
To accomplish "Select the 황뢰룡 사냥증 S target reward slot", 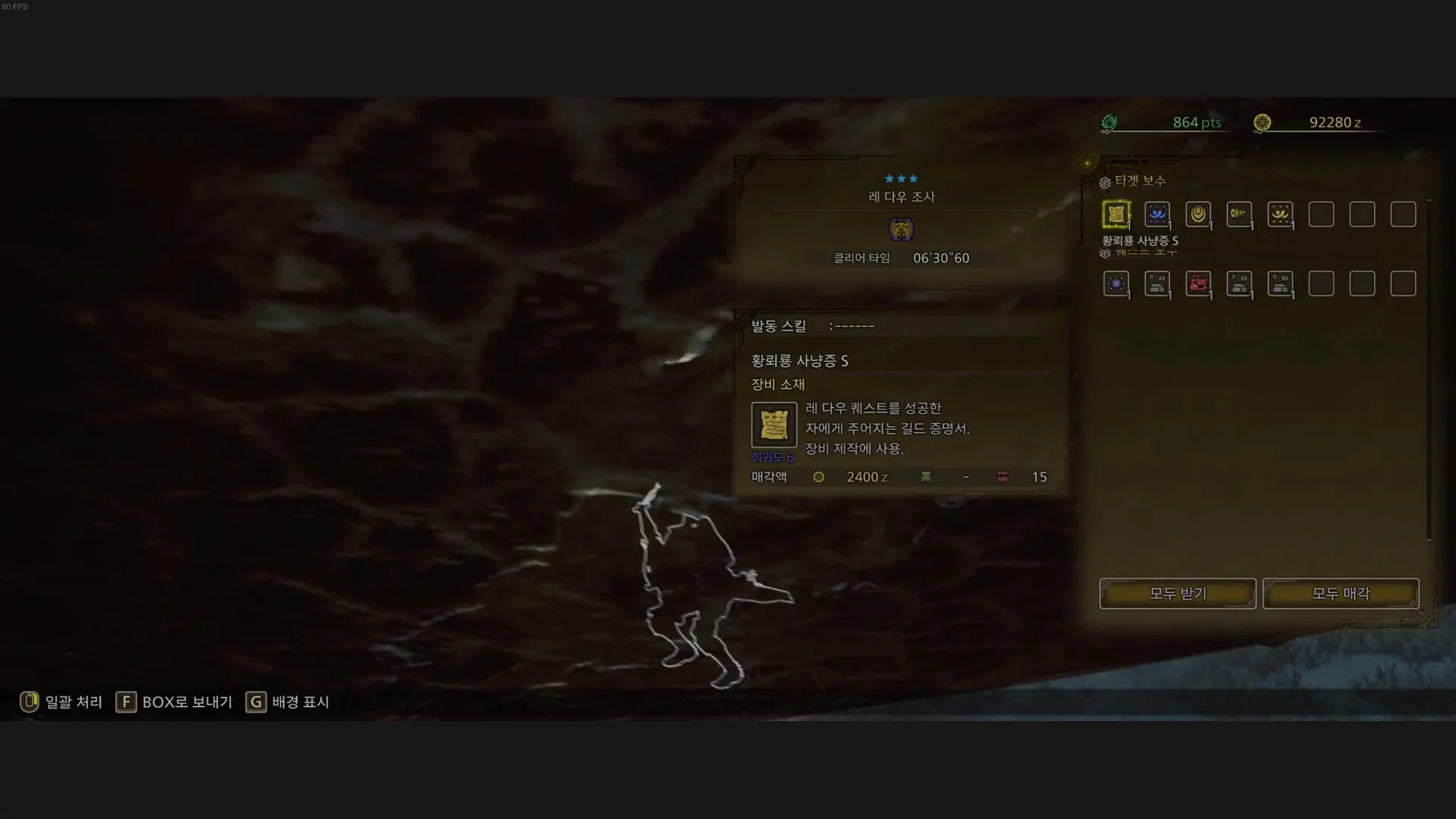I will [1117, 214].
